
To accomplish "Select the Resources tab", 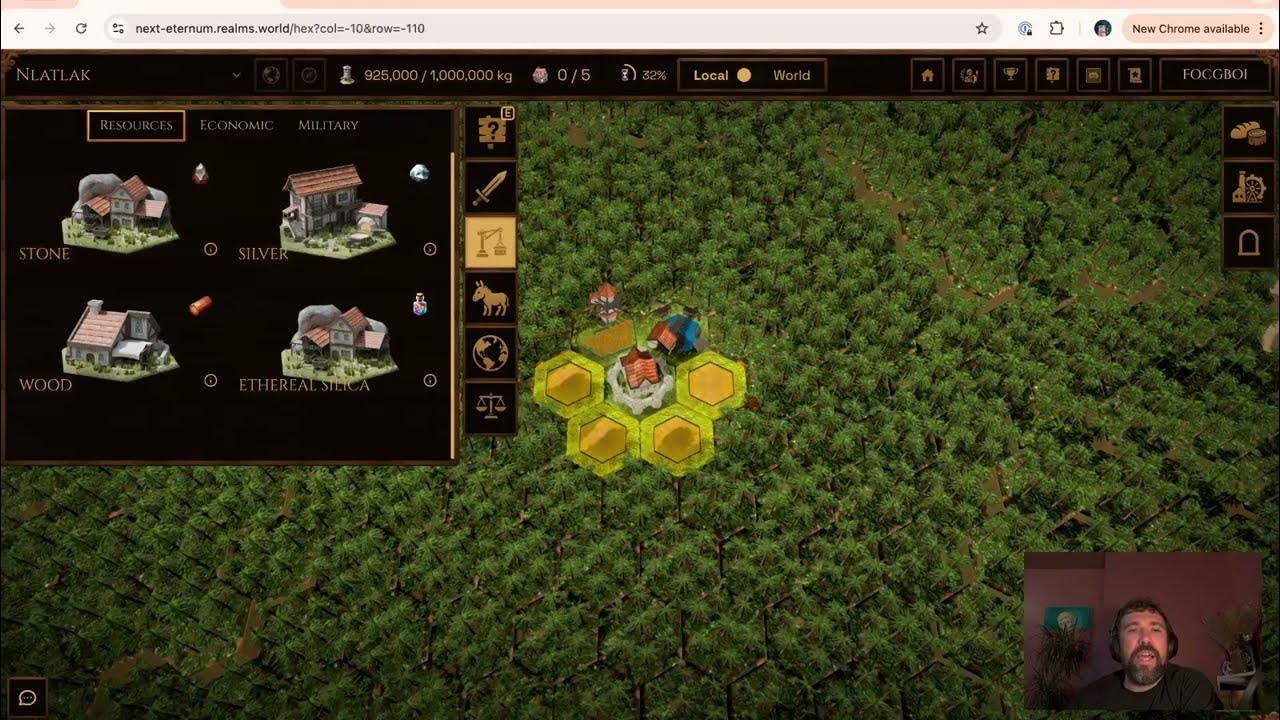I will click(x=136, y=125).
